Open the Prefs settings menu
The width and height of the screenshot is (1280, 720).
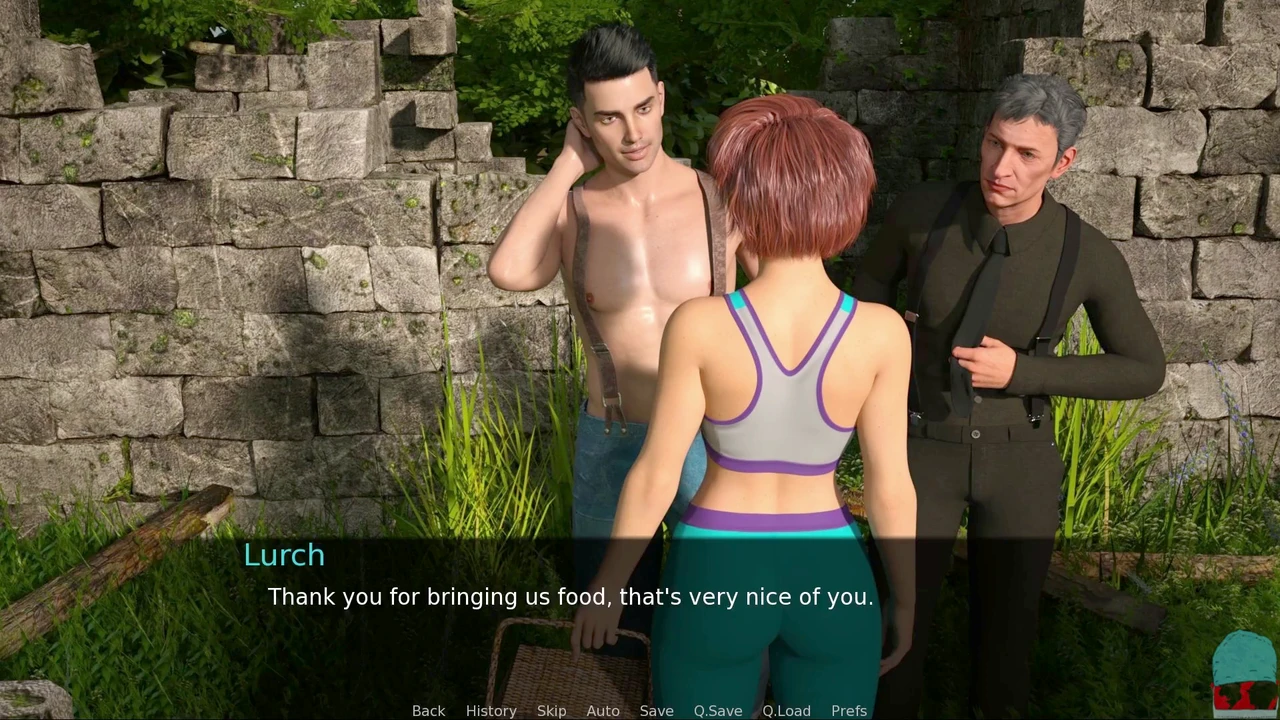(x=849, y=710)
